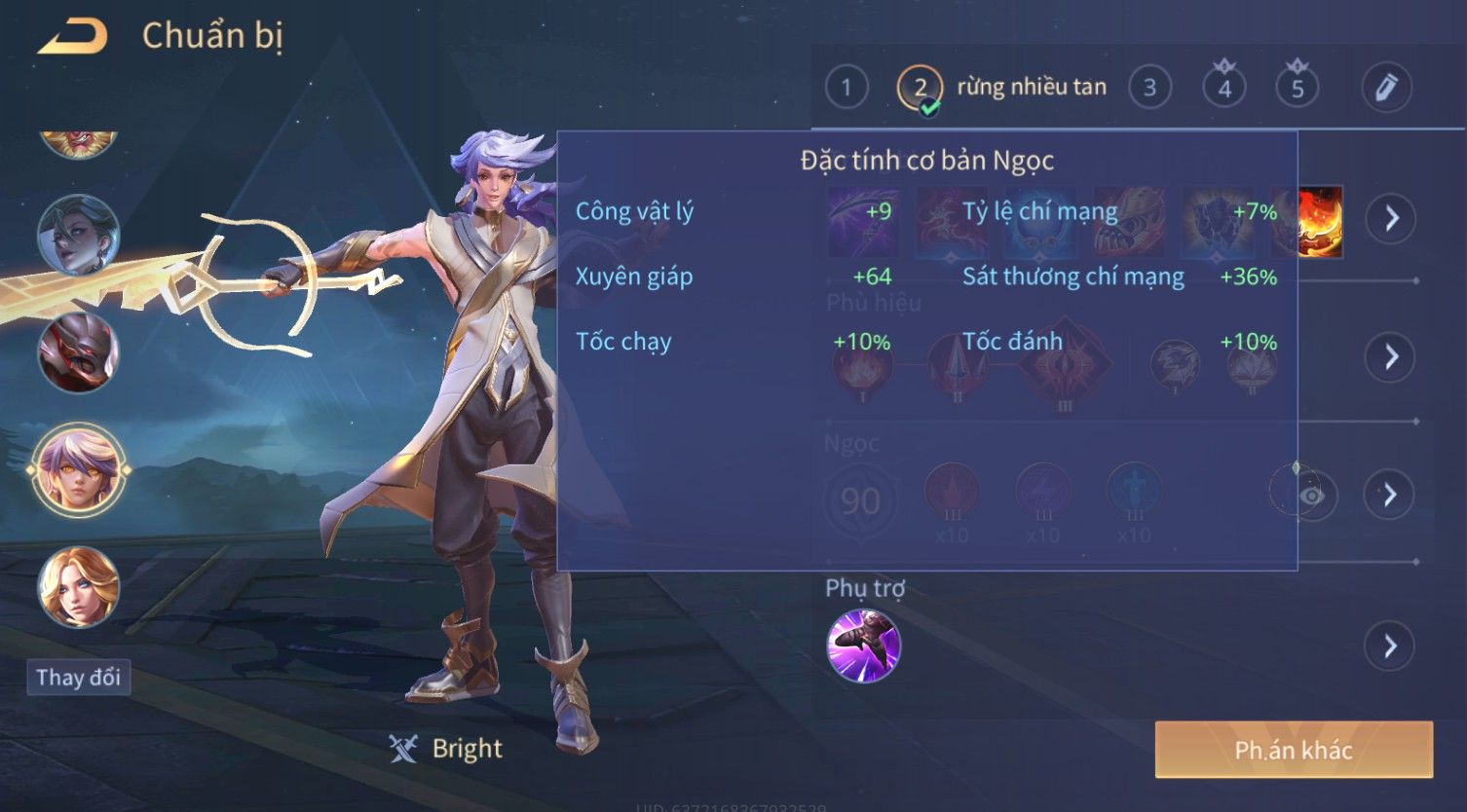Select the highlighted Bright hero portrait
1467x812 pixels.
click(x=78, y=469)
